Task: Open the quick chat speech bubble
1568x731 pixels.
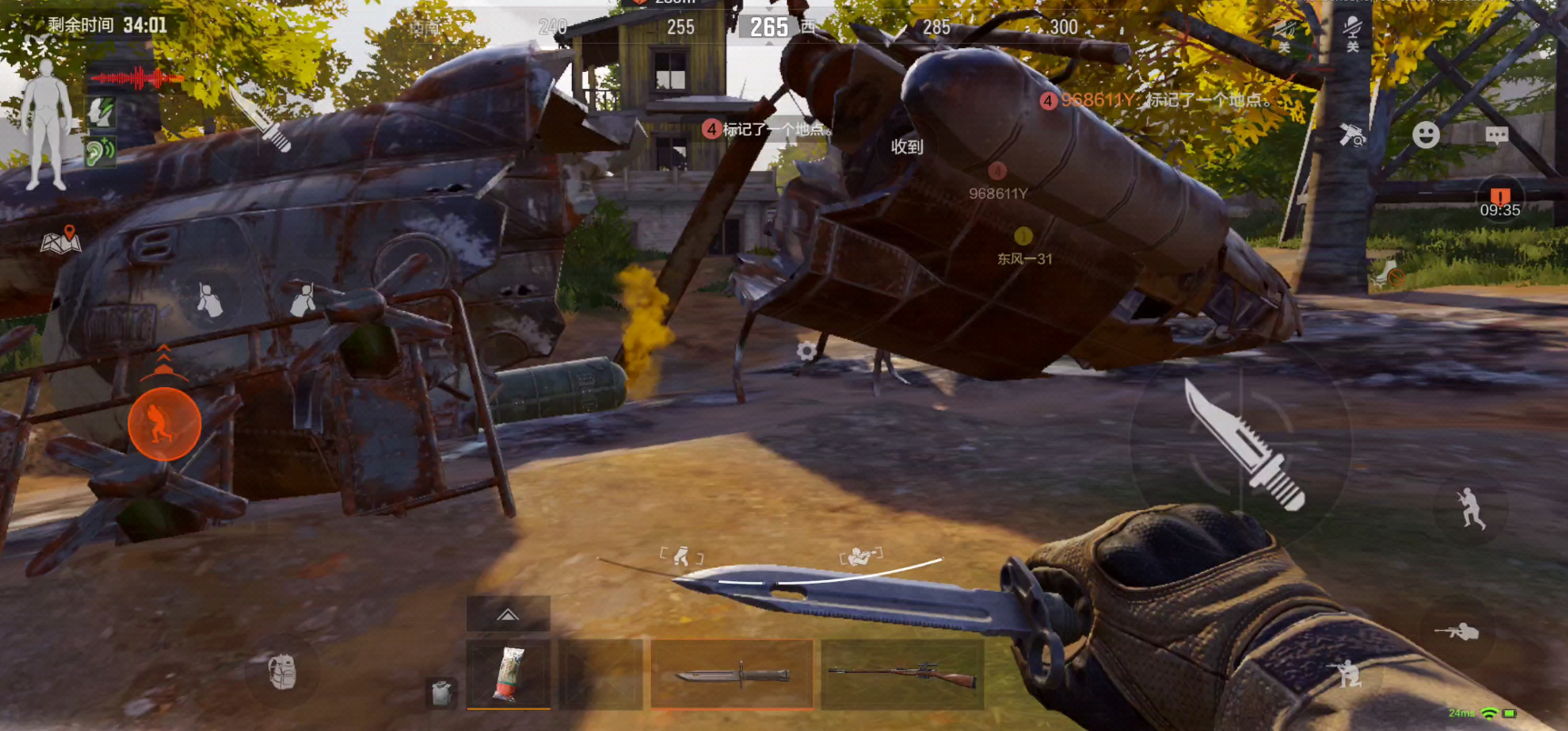Action: pos(1496,135)
